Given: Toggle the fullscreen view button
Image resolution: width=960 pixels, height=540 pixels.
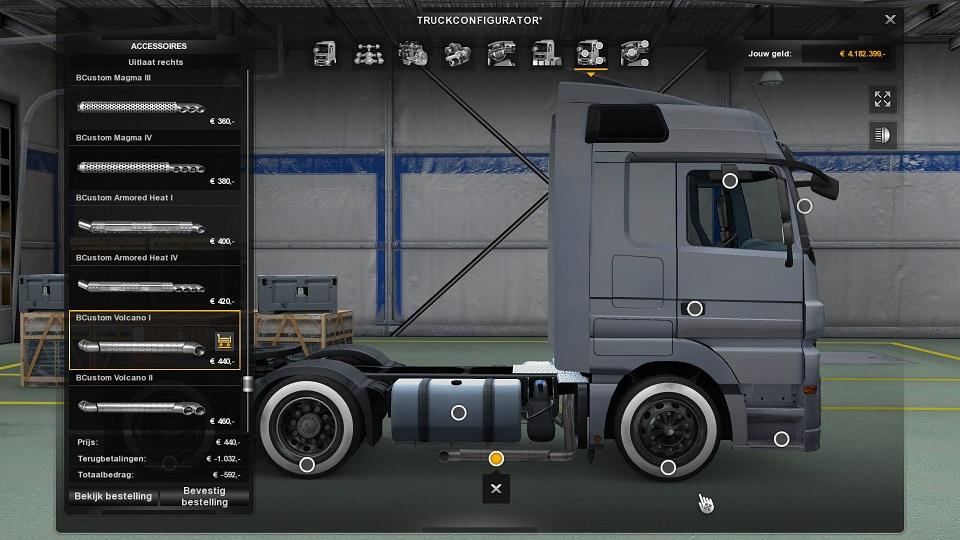Looking at the screenshot, I should tap(882, 99).
